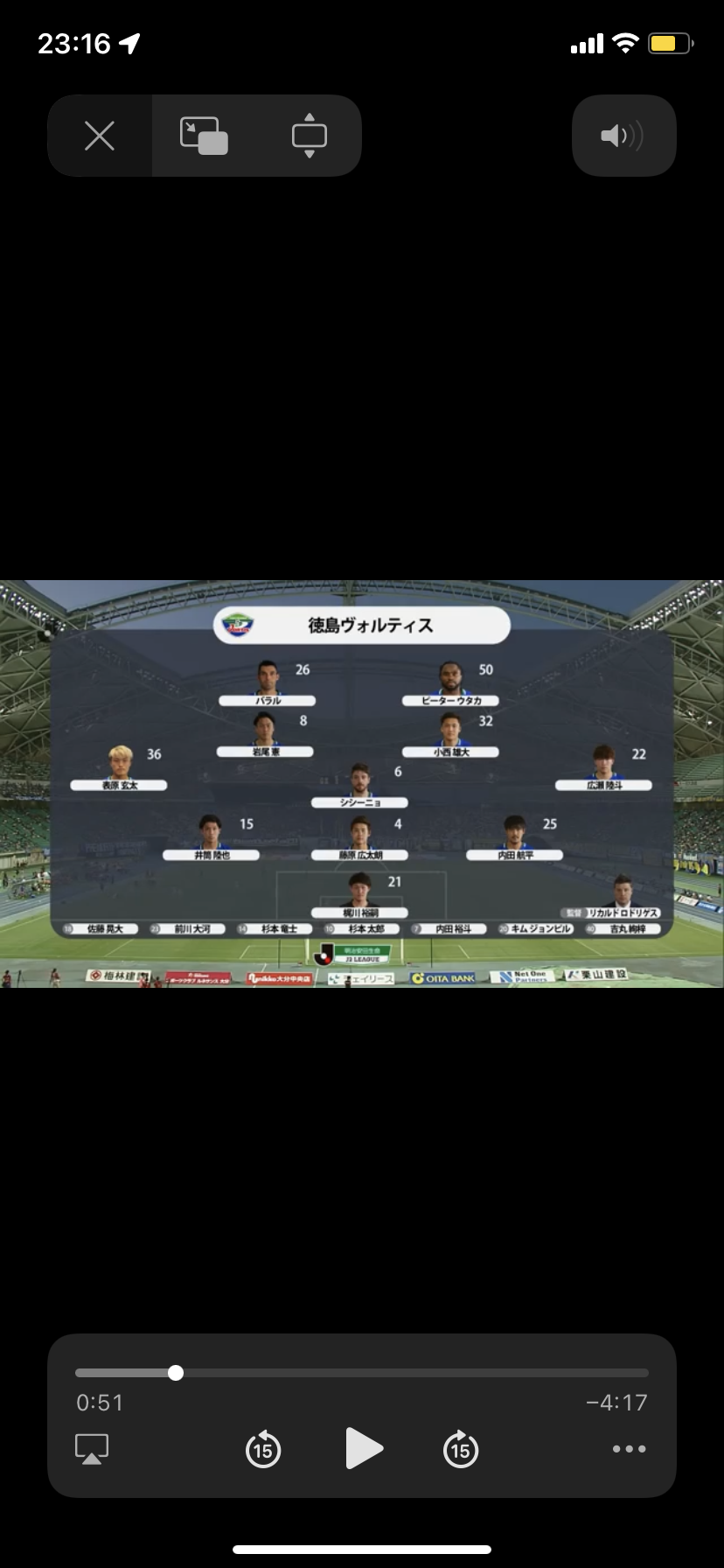The width and height of the screenshot is (724, 1568).
Task: Play the paused video
Action: [x=363, y=1449]
